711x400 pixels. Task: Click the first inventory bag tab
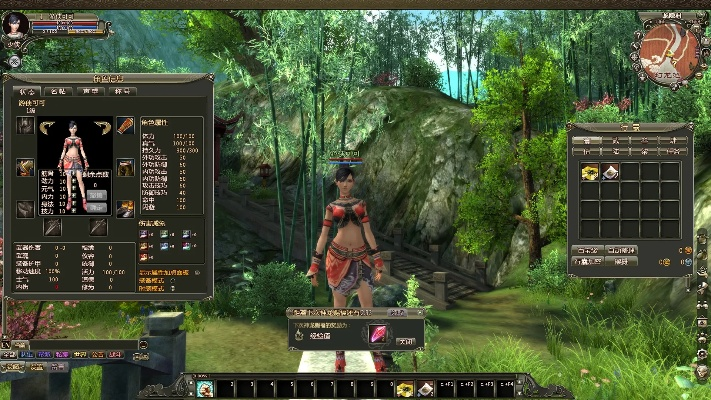tap(587, 140)
